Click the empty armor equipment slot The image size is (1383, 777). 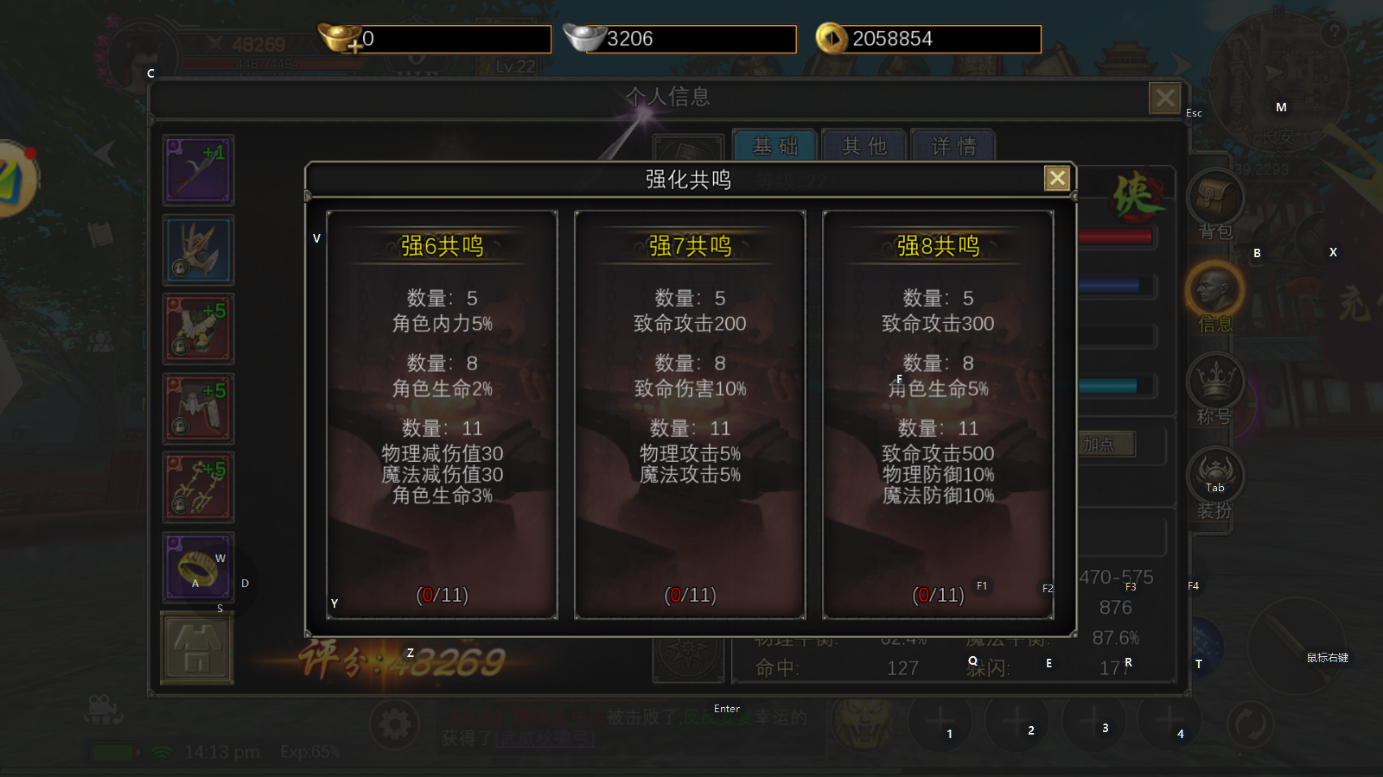197,647
